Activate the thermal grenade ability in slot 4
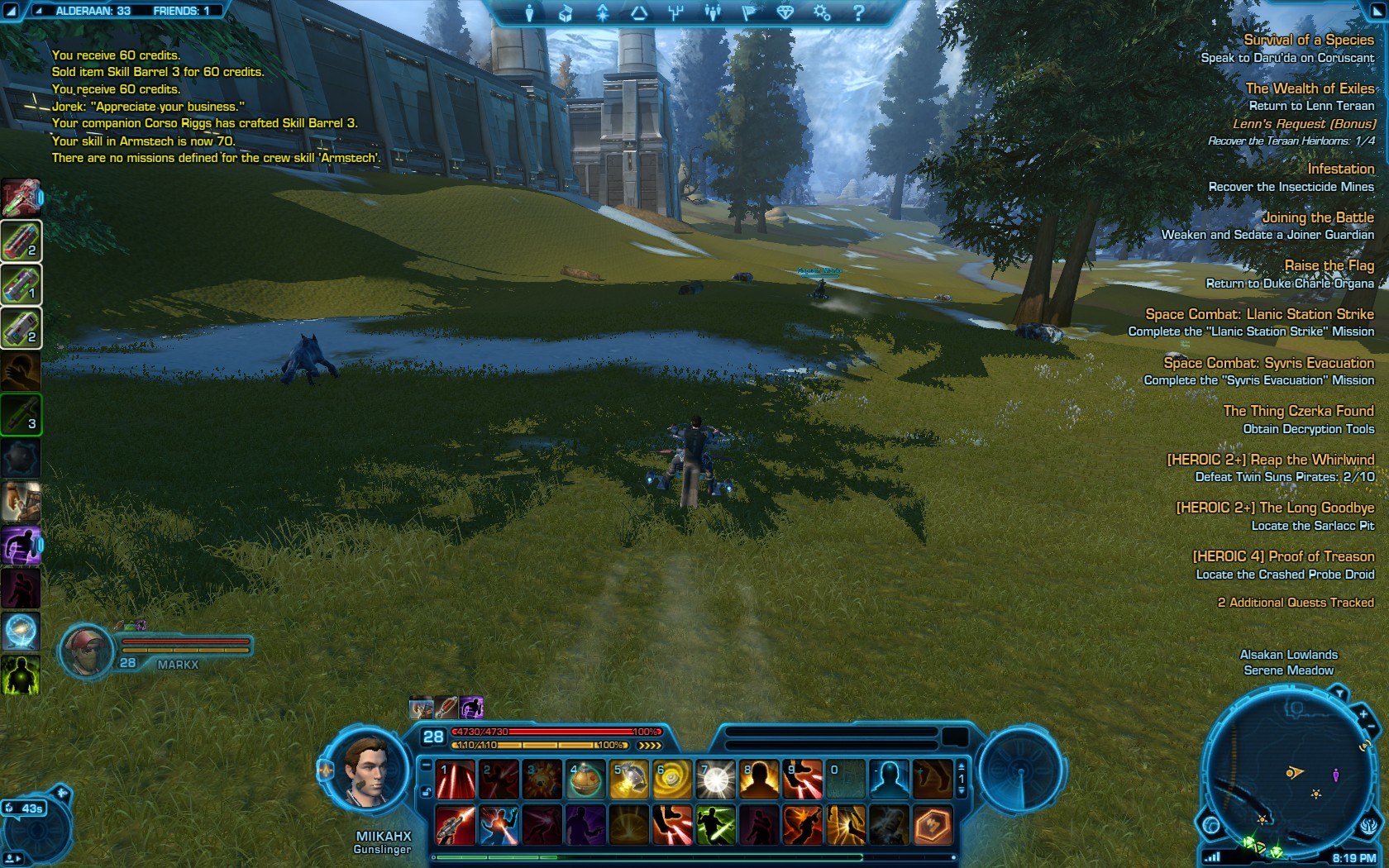This screenshot has width=1389, height=868. click(x=585, y=780)
